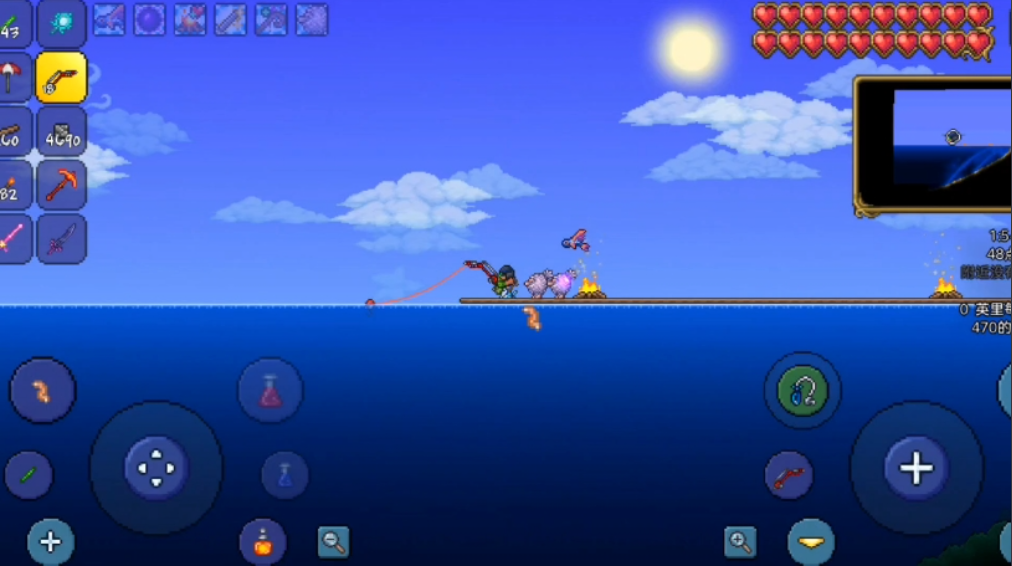This screenshot has height=566, width=1012.
Task: Use the worm bait quick-slot button
Action: [x=42, y=390]
